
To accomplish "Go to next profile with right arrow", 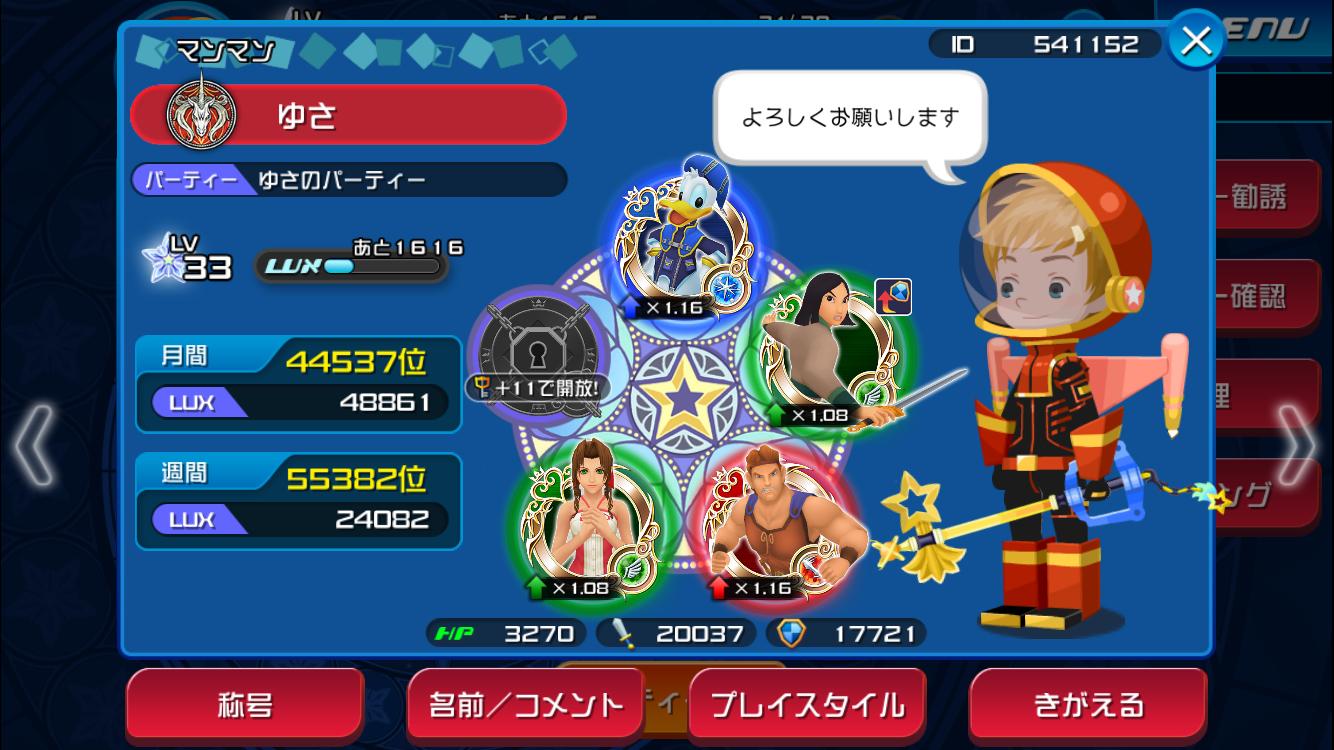I will coord(1297,443).
